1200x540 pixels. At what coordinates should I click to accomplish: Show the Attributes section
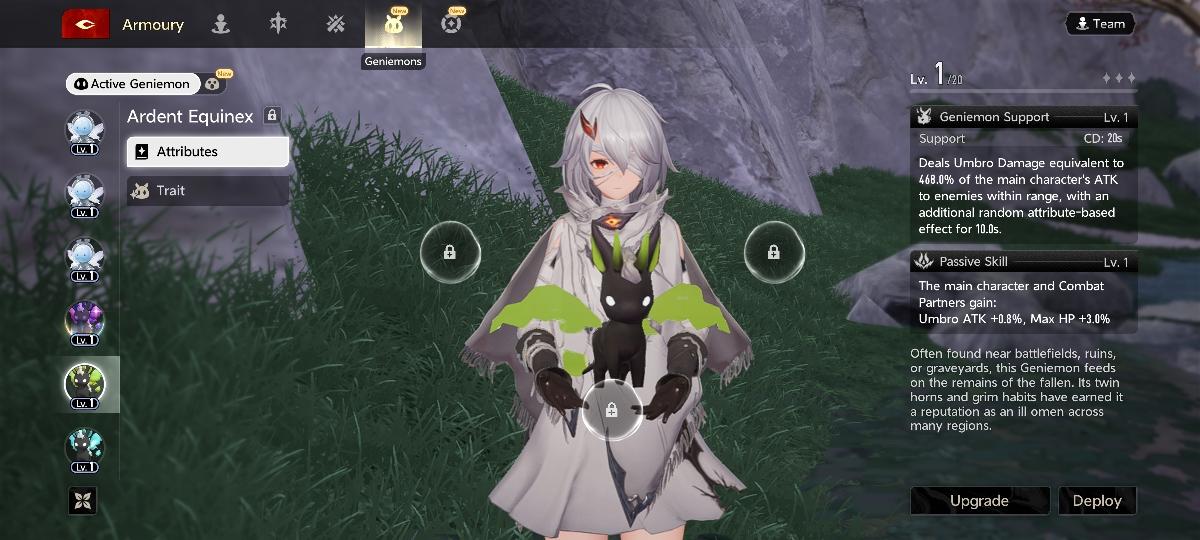click(208, 152)
